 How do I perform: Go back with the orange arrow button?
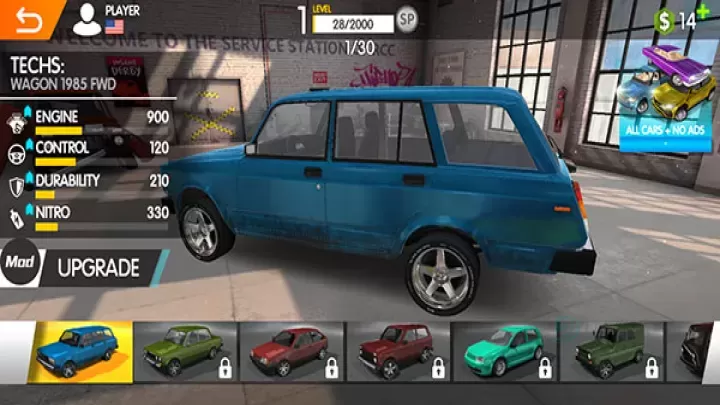pyautogui.click(x=20, y=18)
